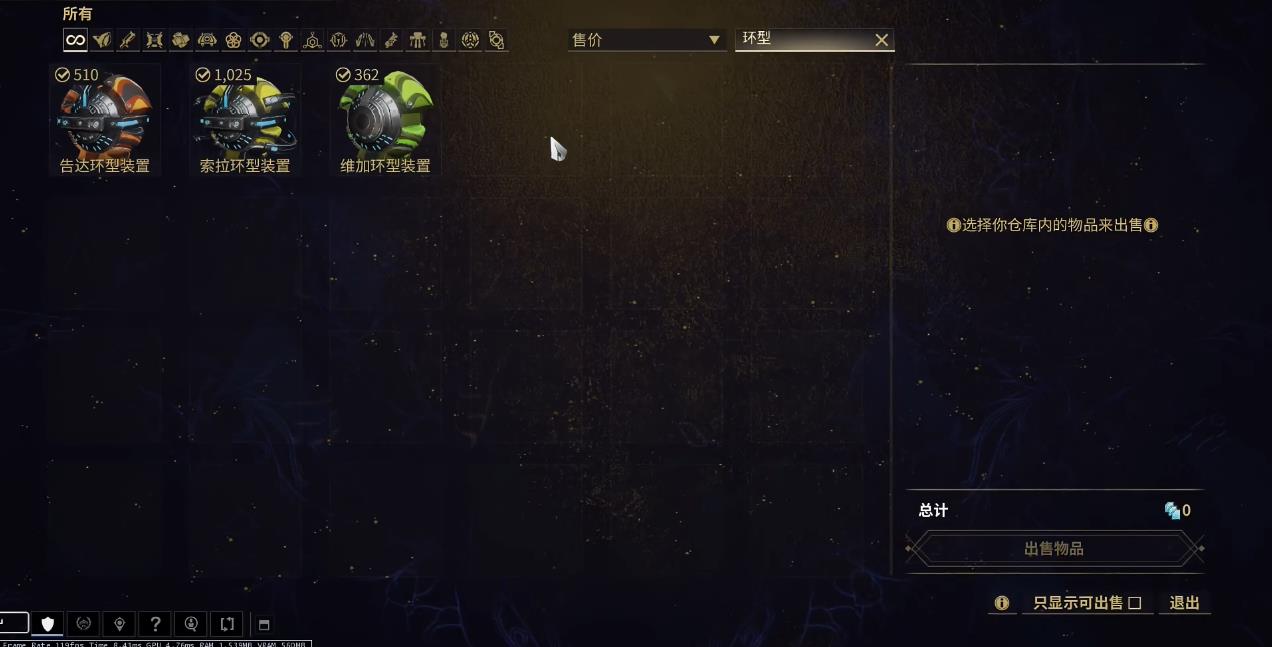Click the map pin toolbar icon
The height and width of the screenshot is (647, 1272).
click(119, 624)
